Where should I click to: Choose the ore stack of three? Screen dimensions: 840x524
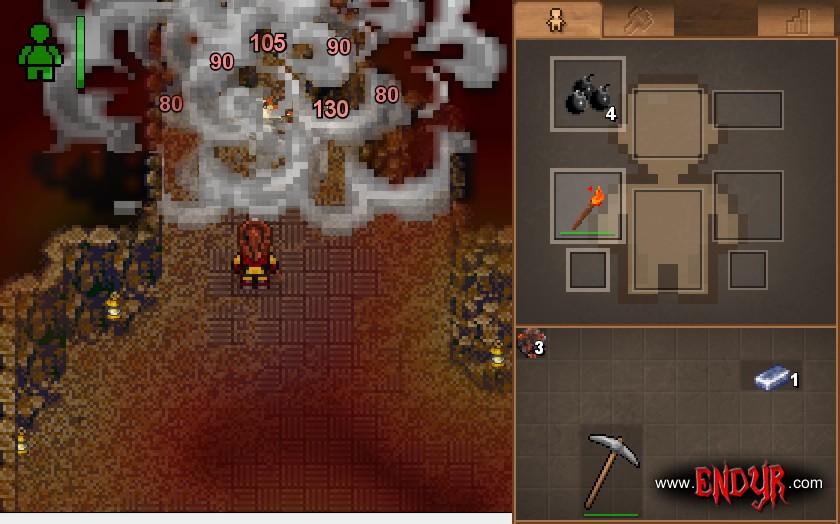click(527, 342)
